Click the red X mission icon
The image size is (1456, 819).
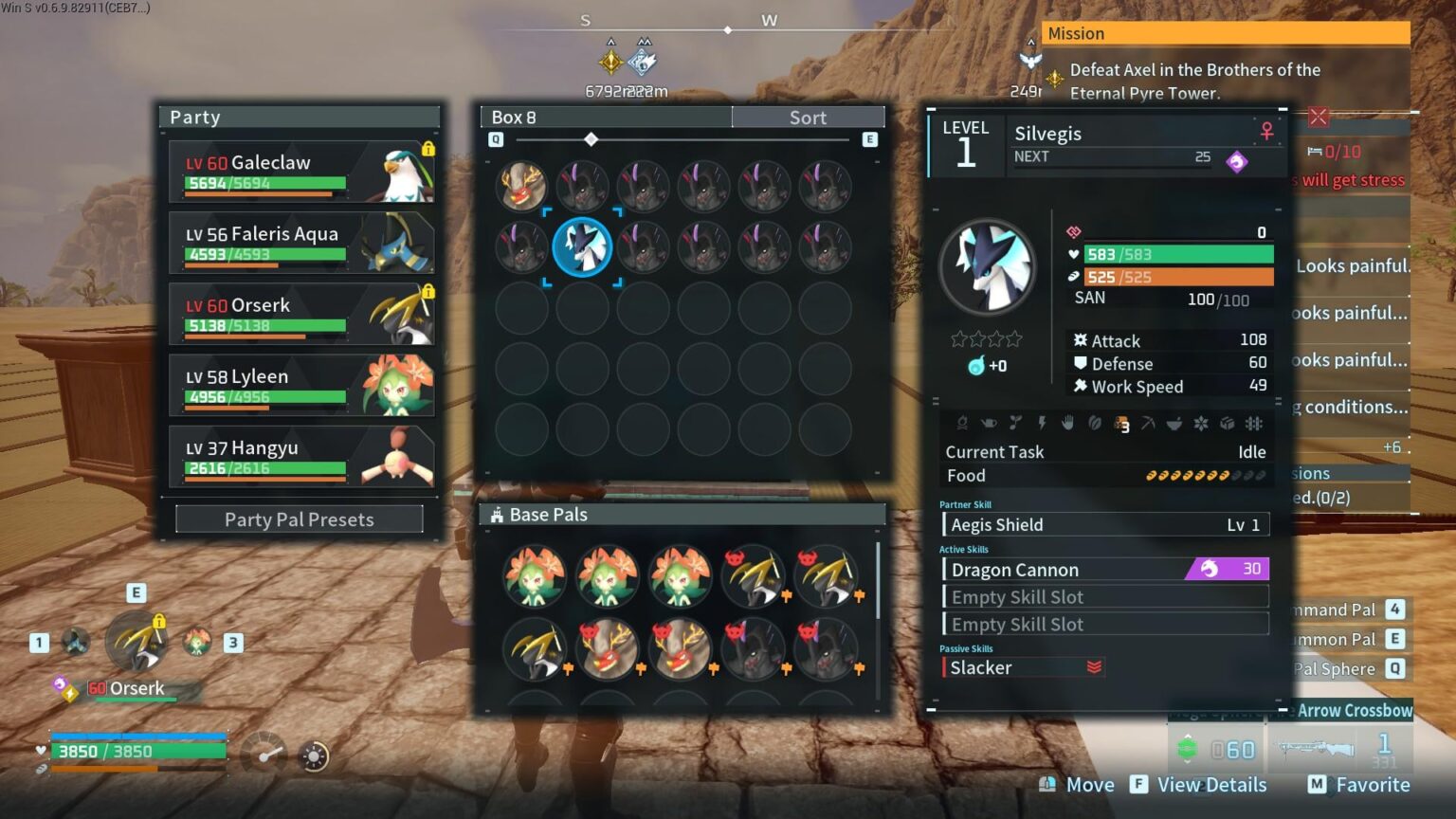coord(1318,117)
